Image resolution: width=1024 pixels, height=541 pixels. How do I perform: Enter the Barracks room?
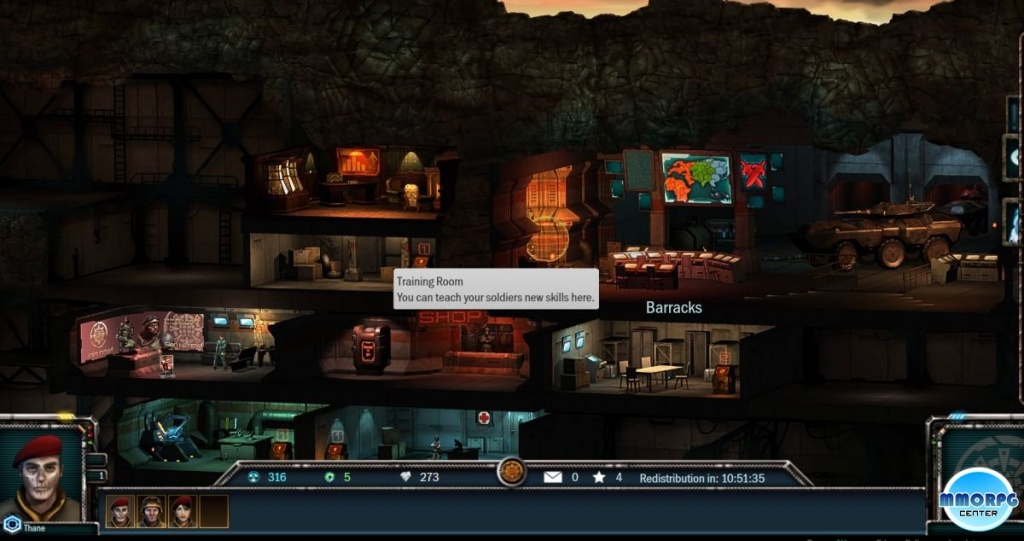tap(660, 360)
